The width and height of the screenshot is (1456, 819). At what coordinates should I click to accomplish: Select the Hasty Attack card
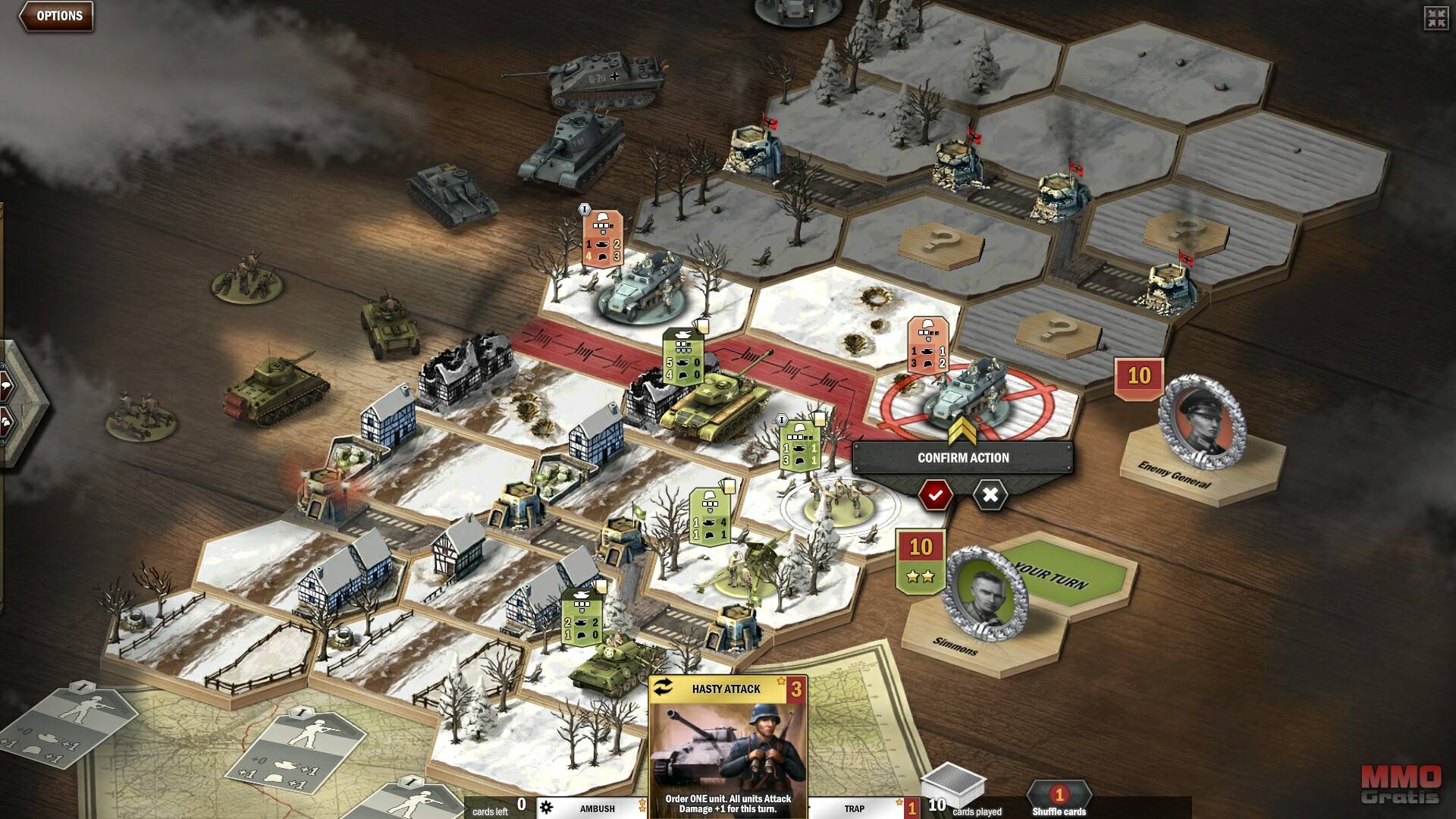(x=727, y=747)
